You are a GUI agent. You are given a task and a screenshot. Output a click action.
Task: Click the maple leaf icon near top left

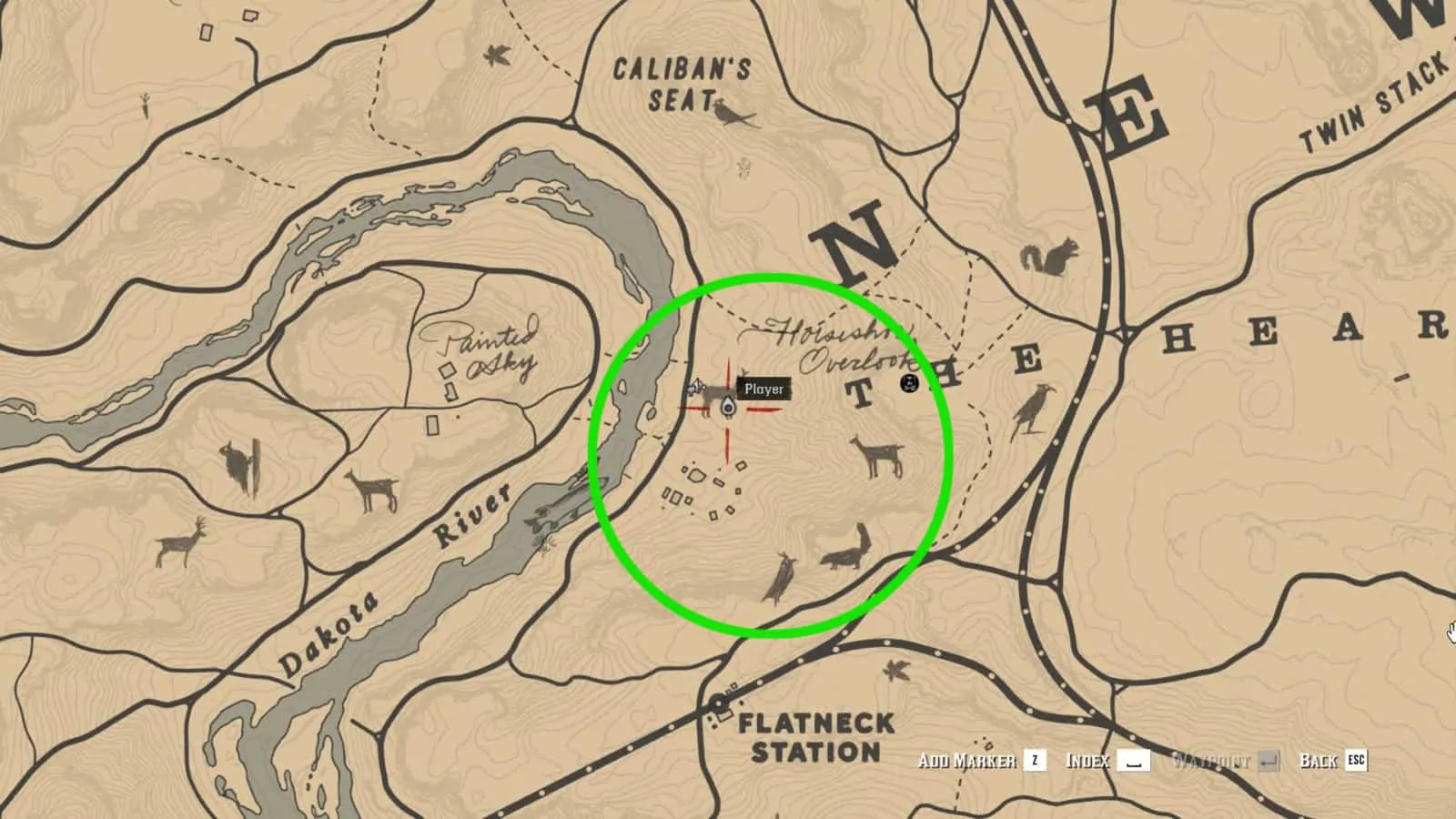pyautogui.click(x=496, y=56)
